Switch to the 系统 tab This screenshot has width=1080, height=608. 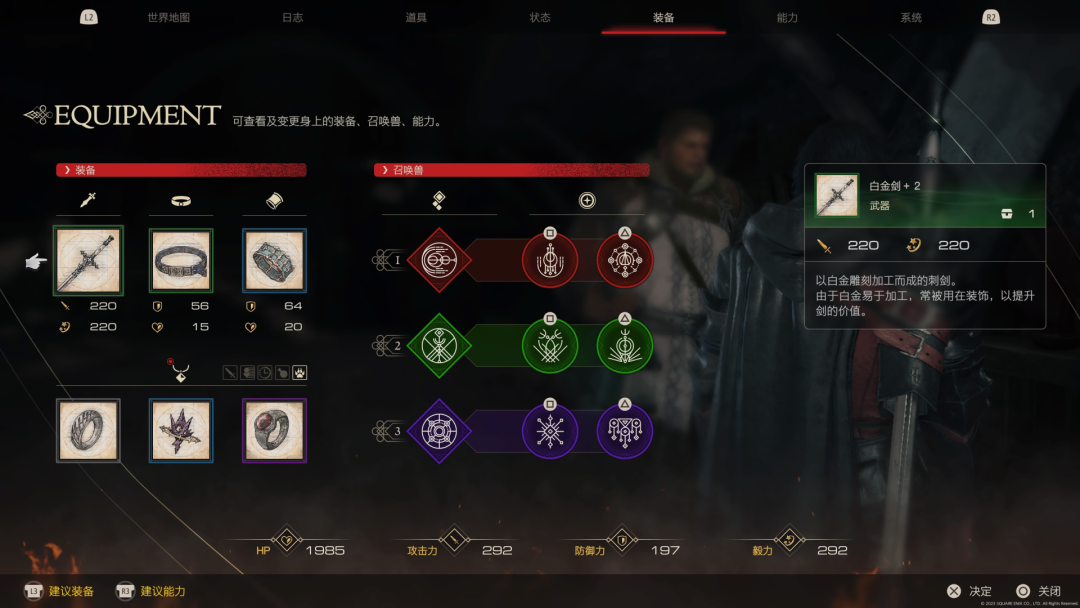911,18
